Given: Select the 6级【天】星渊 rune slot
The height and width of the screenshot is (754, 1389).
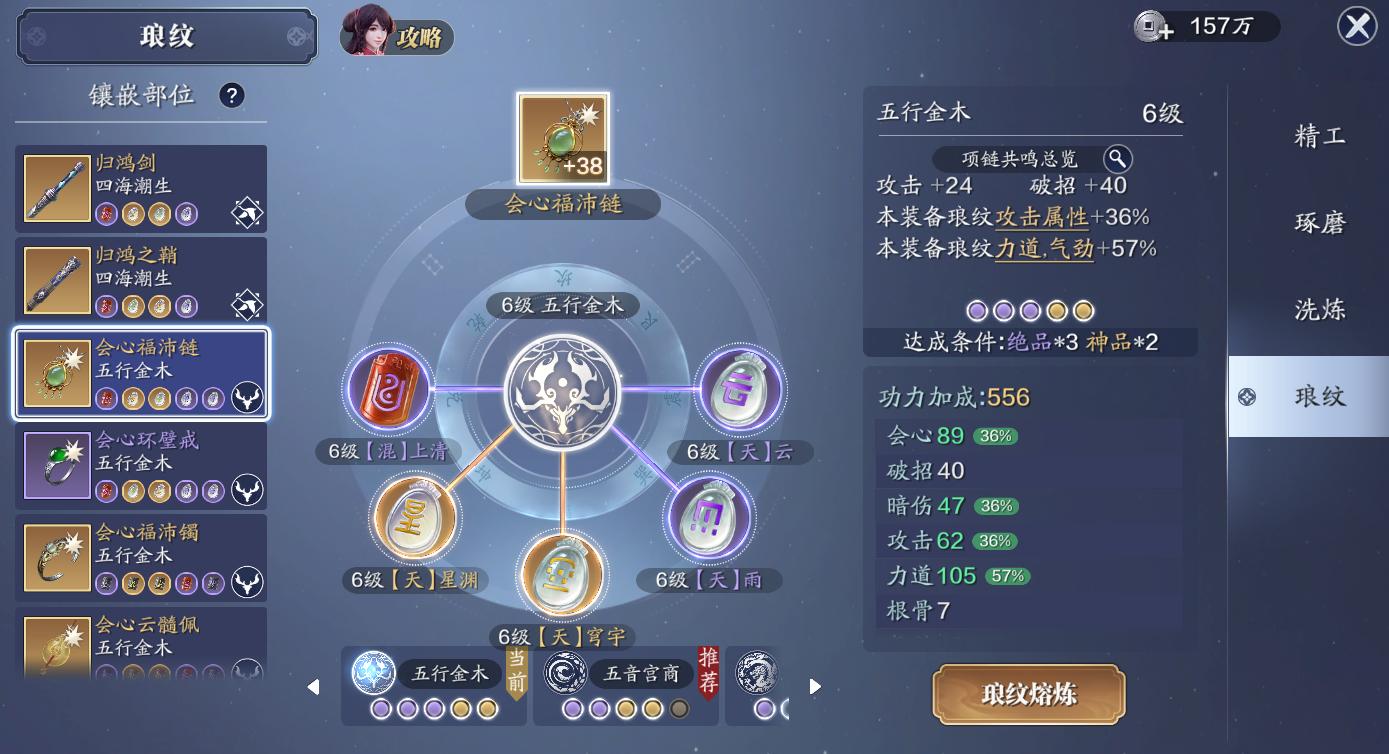Looking at the screenshot, I should point(415,516).
